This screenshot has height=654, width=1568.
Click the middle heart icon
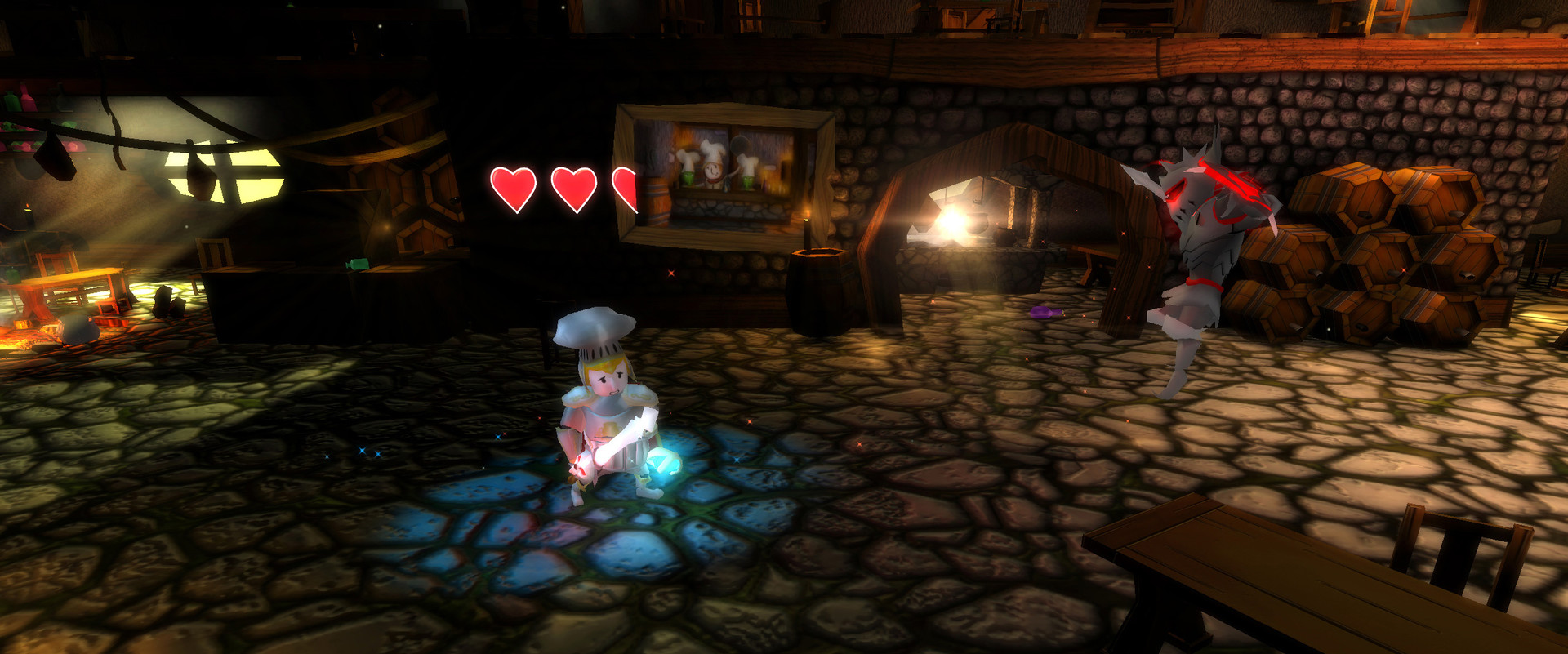[574, 187]
